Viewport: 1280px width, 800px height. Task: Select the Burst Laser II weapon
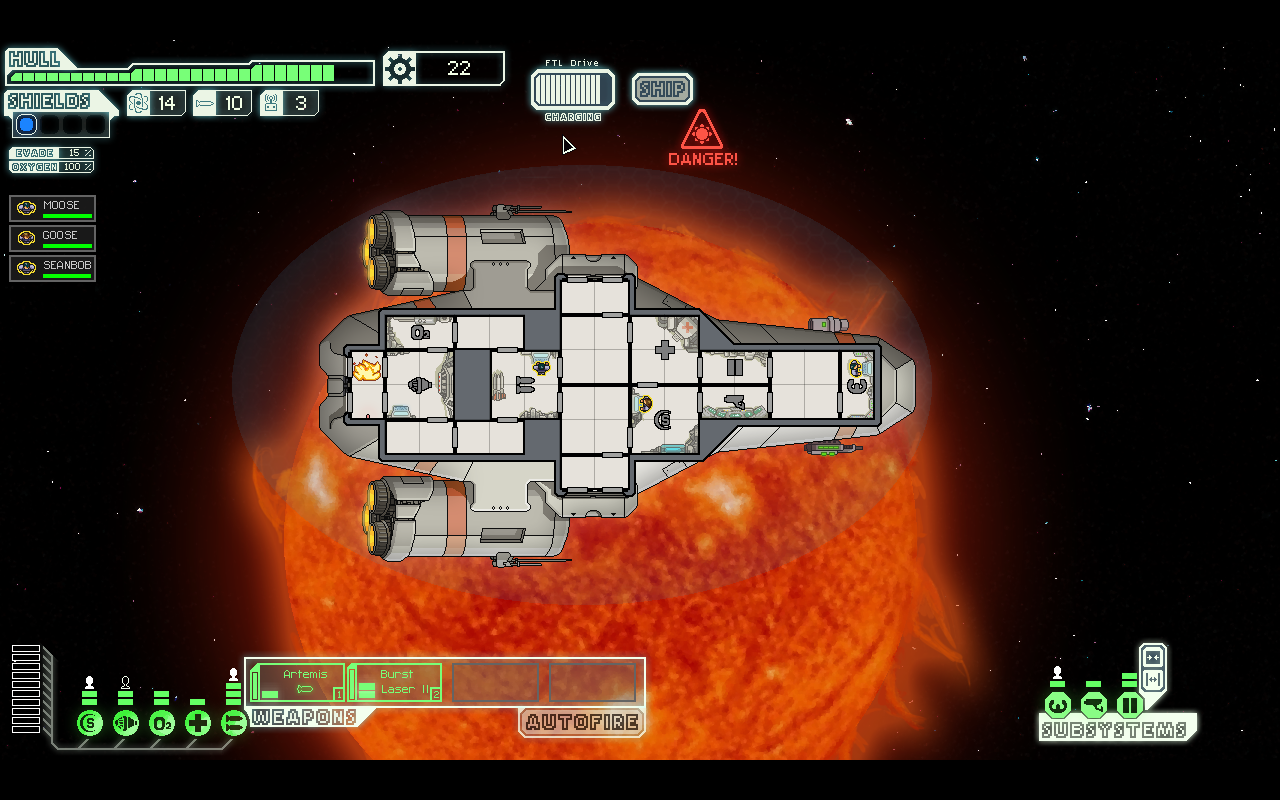click(x=396, y=682)
